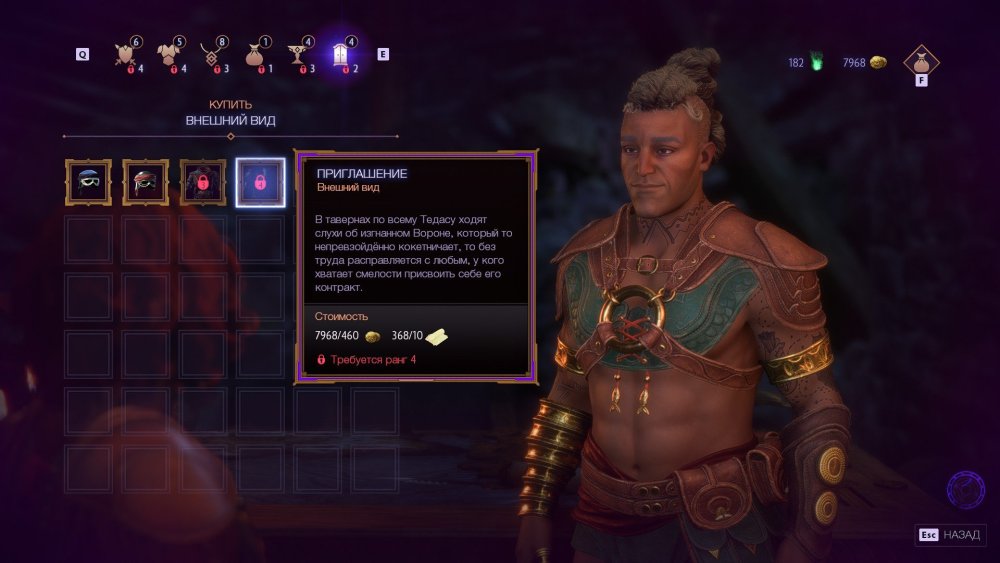Pick the locked rank 3 outfit slot
This screenshot has width=1000, height=563.
pos(203,183)
